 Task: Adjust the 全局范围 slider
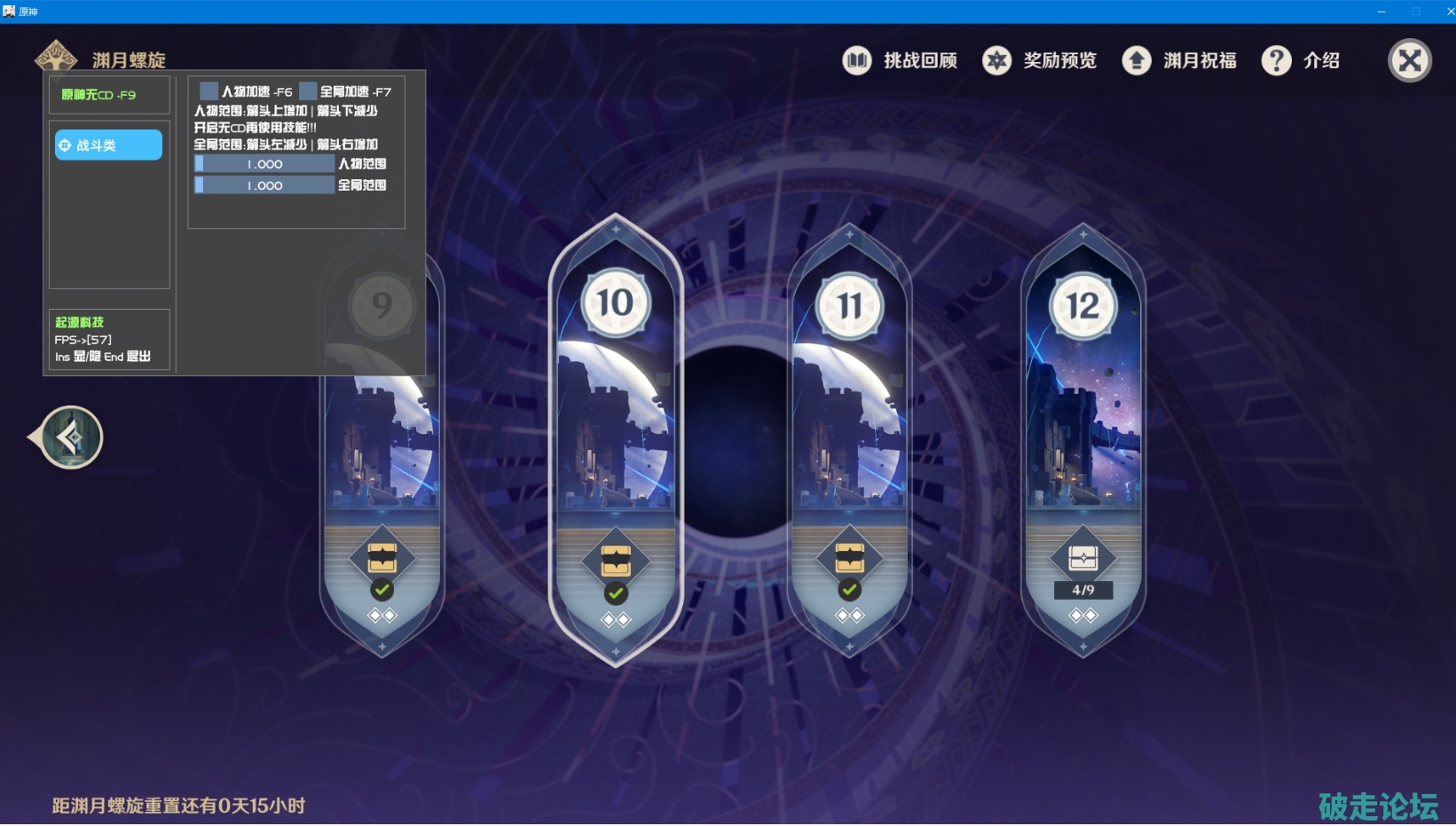coord(264,185)
